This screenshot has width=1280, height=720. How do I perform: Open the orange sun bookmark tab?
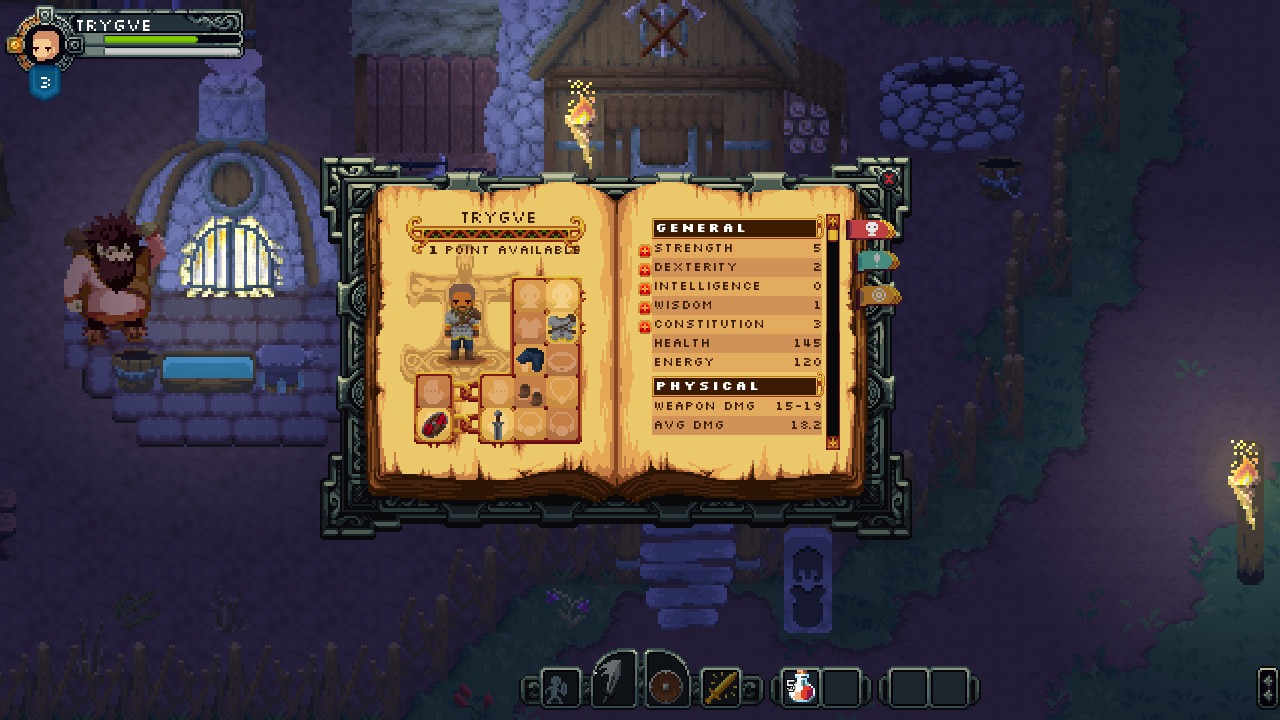(879, 294)
